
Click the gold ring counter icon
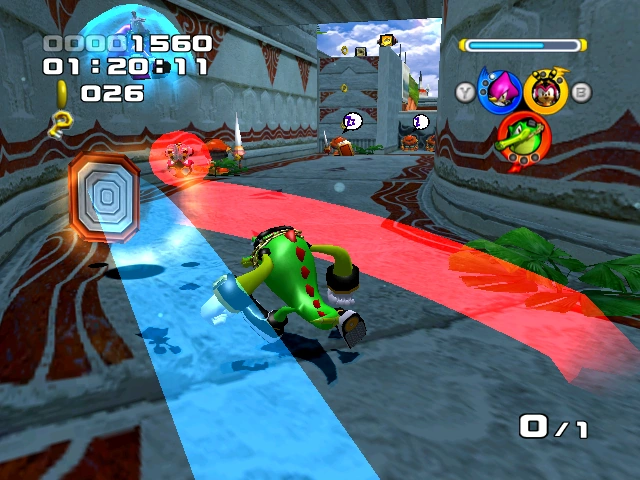[x=63, y=92]
